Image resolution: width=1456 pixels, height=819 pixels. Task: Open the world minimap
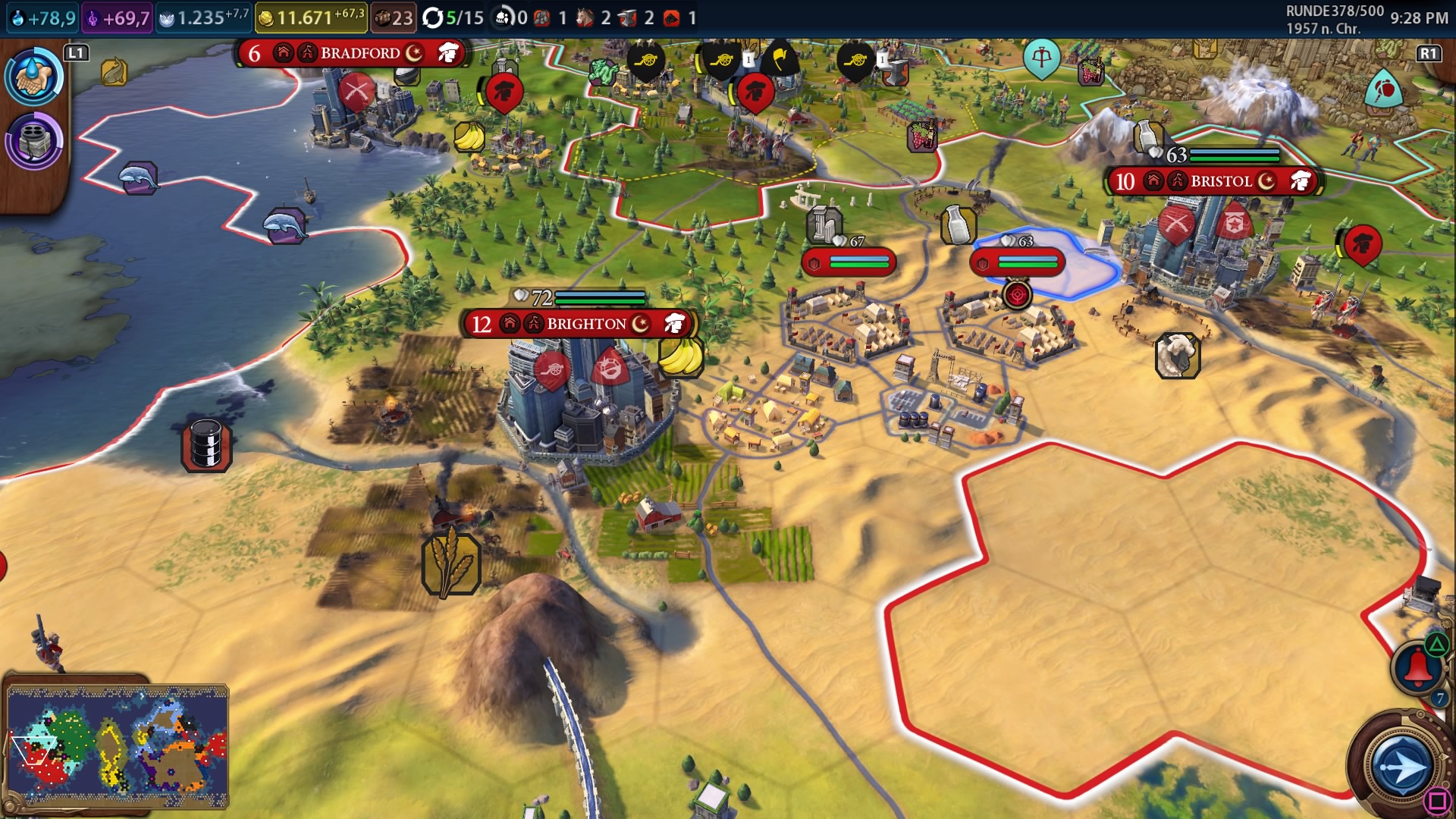[x=118, y=745]
